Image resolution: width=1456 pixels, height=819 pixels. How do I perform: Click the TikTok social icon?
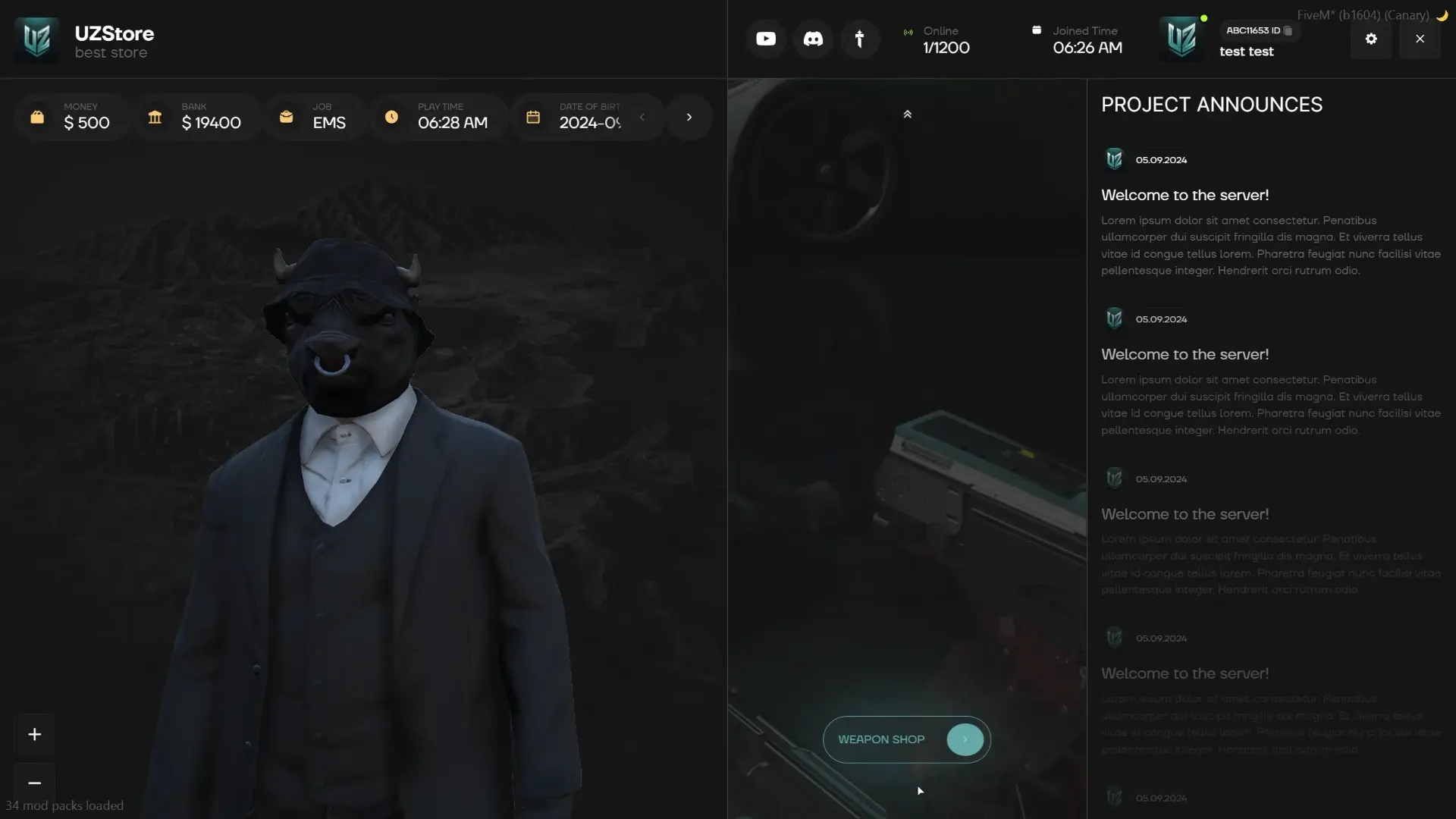tap(859, 39)
